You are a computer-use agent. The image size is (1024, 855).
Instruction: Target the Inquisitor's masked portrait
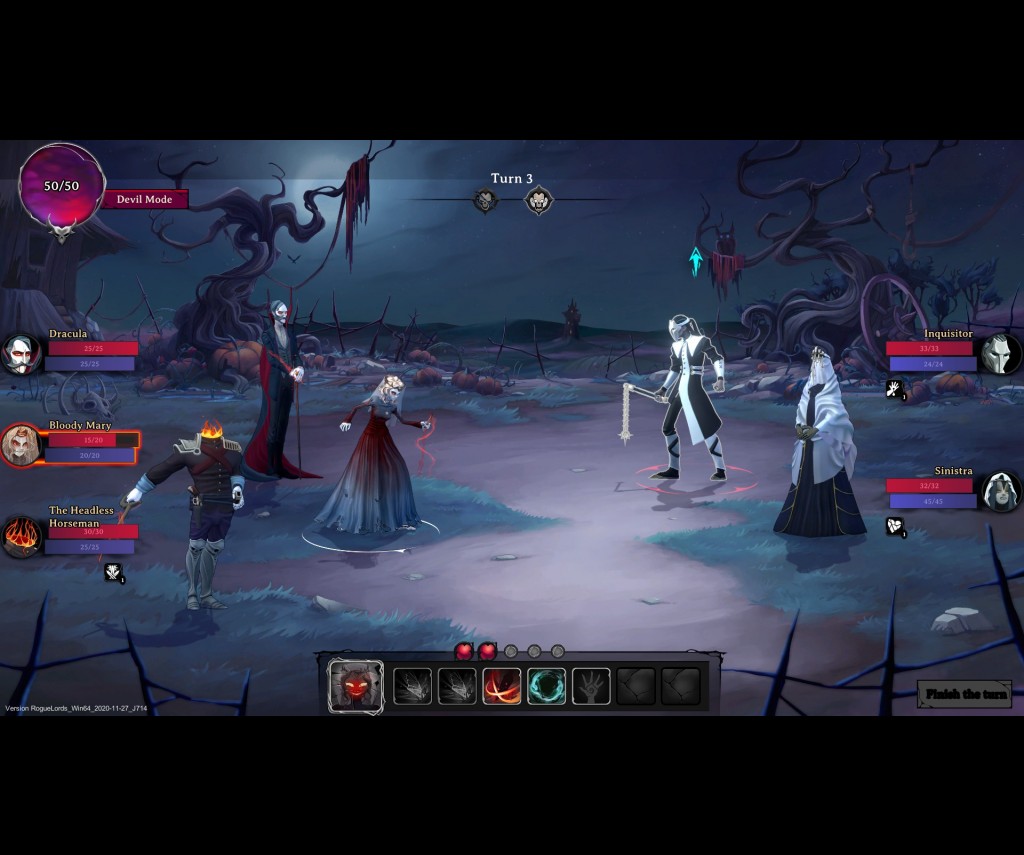[x=1000, y=354]
